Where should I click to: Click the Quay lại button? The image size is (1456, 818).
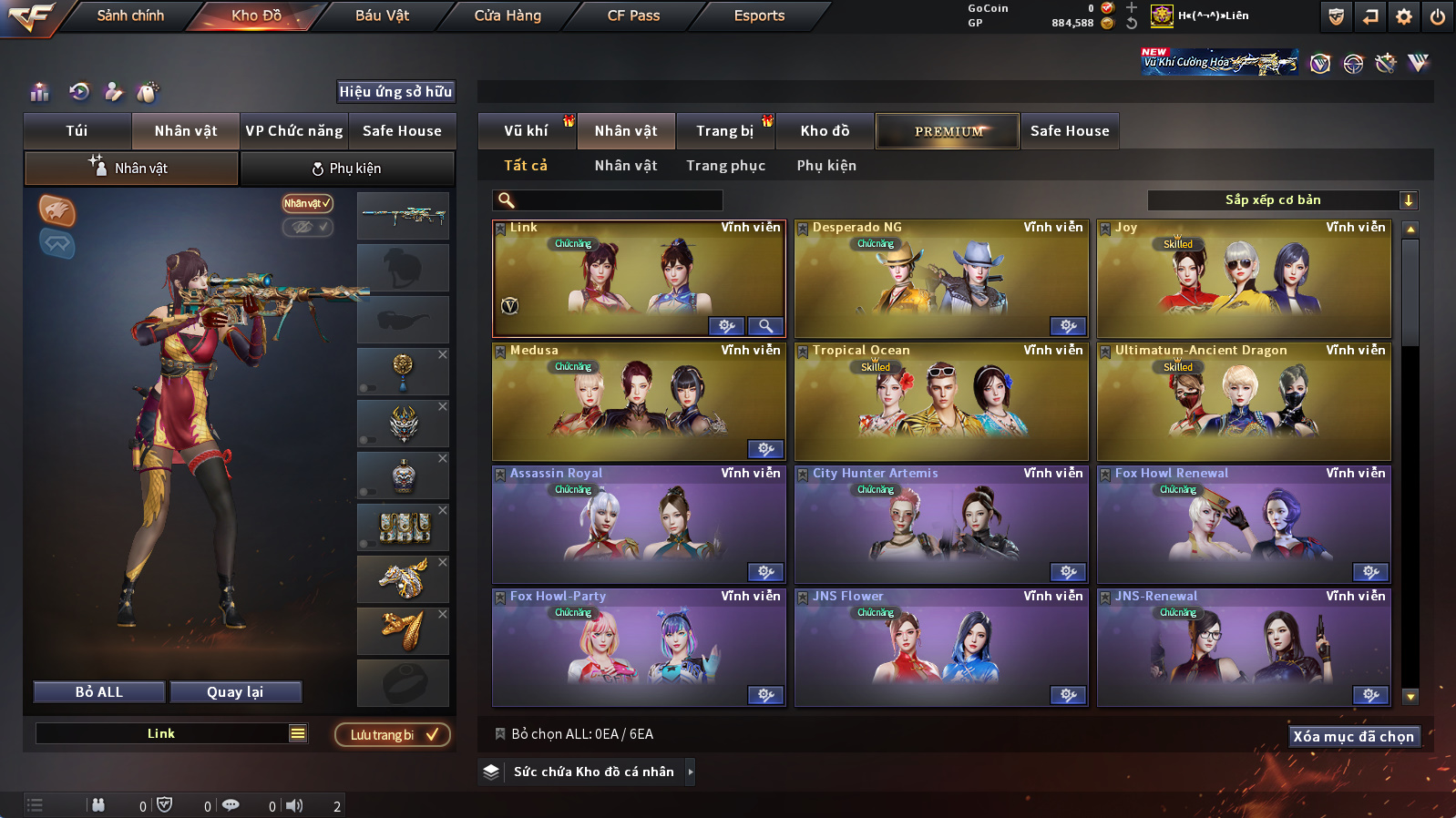point(235,692)
